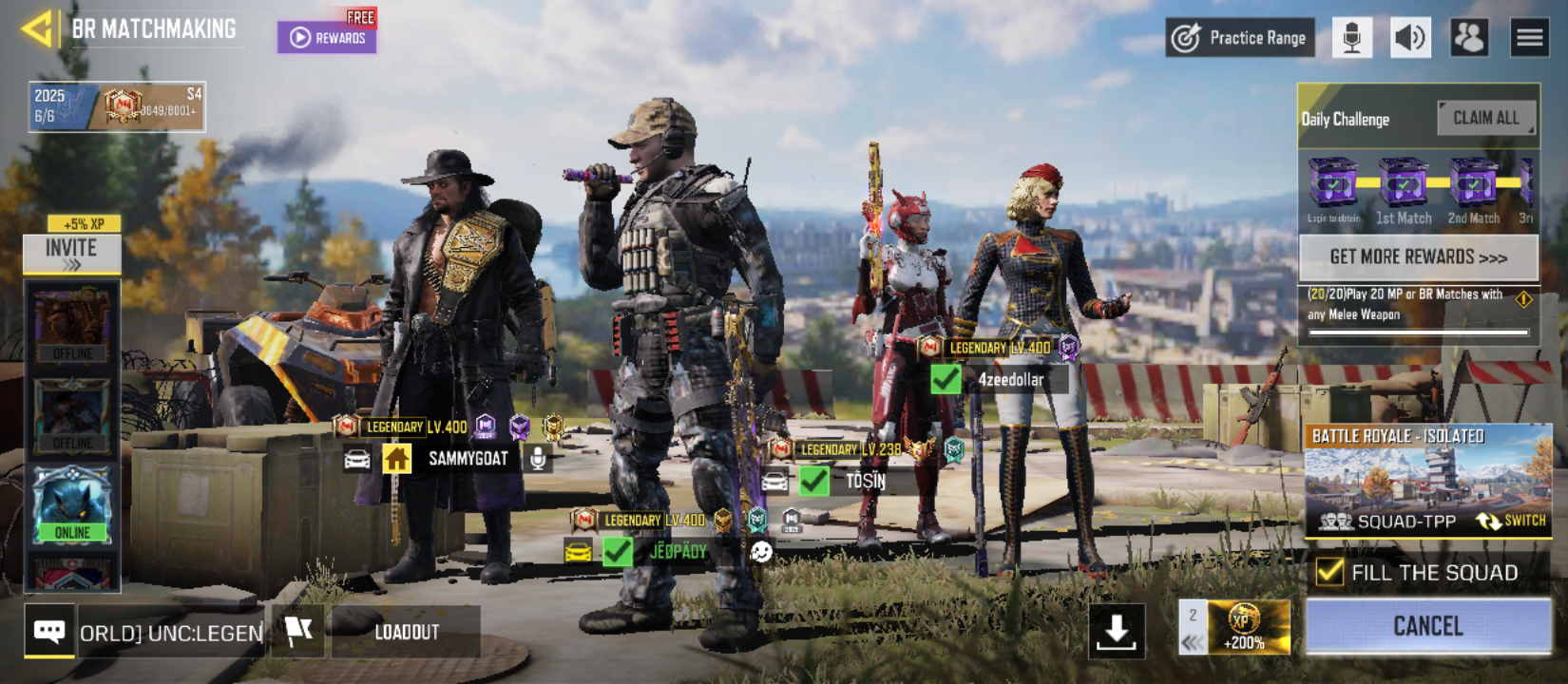Click the flags icon beside chat

pos(298,631)
